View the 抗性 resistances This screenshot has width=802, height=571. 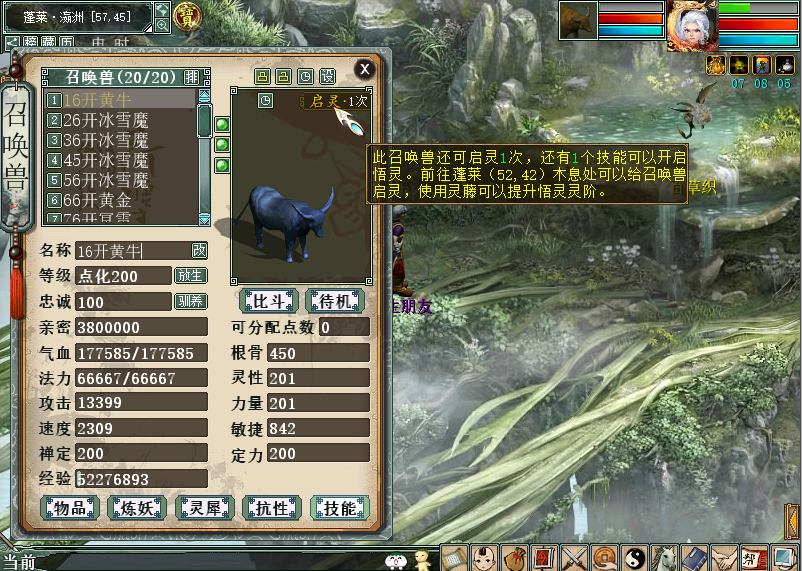pos(272,508)
